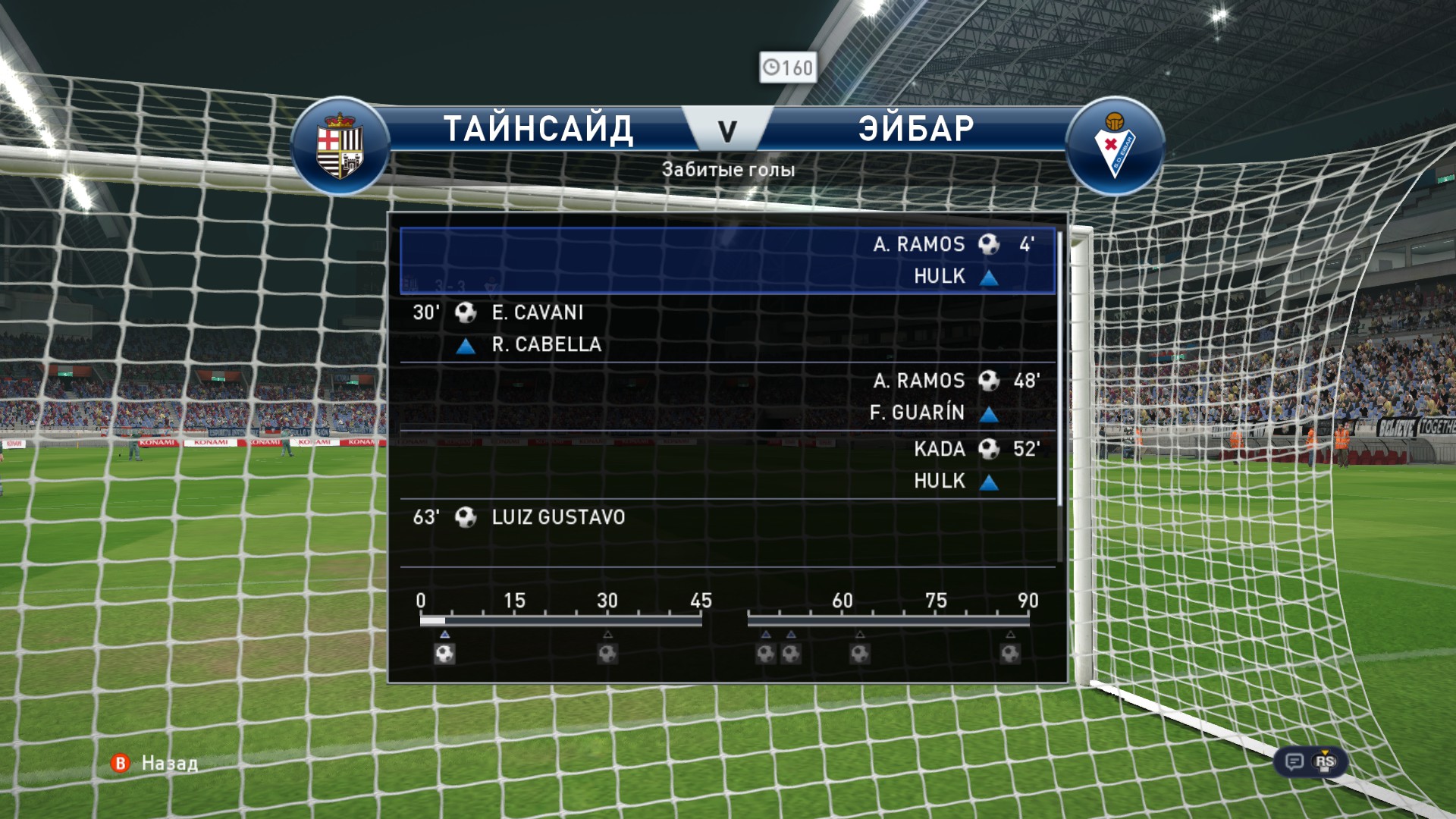Pick the Kada 52' goal entry
1456x819 pixels.
[726, 465]
